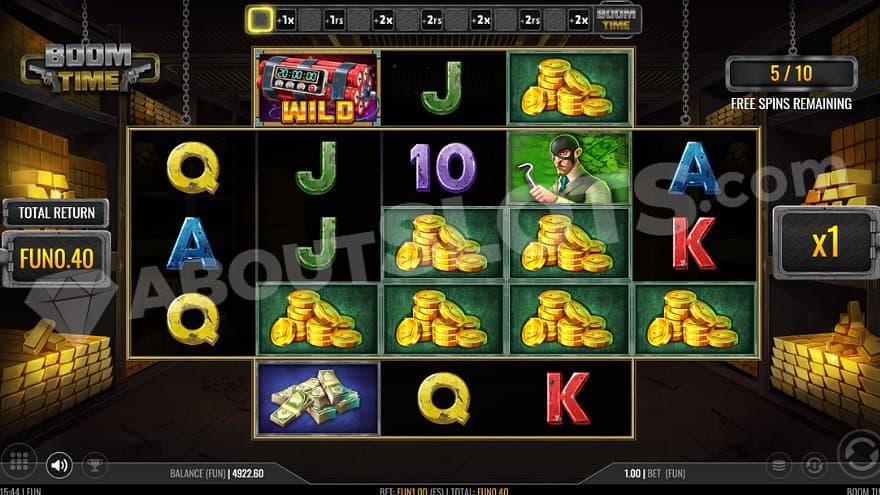Open the trophy paytable button
This screenshot has height=495, width=880.
click(93, 464)
